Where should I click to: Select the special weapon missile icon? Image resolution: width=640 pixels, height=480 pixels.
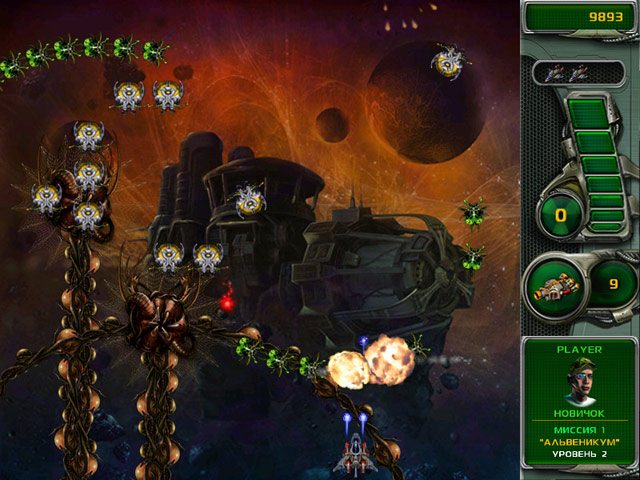558,287
